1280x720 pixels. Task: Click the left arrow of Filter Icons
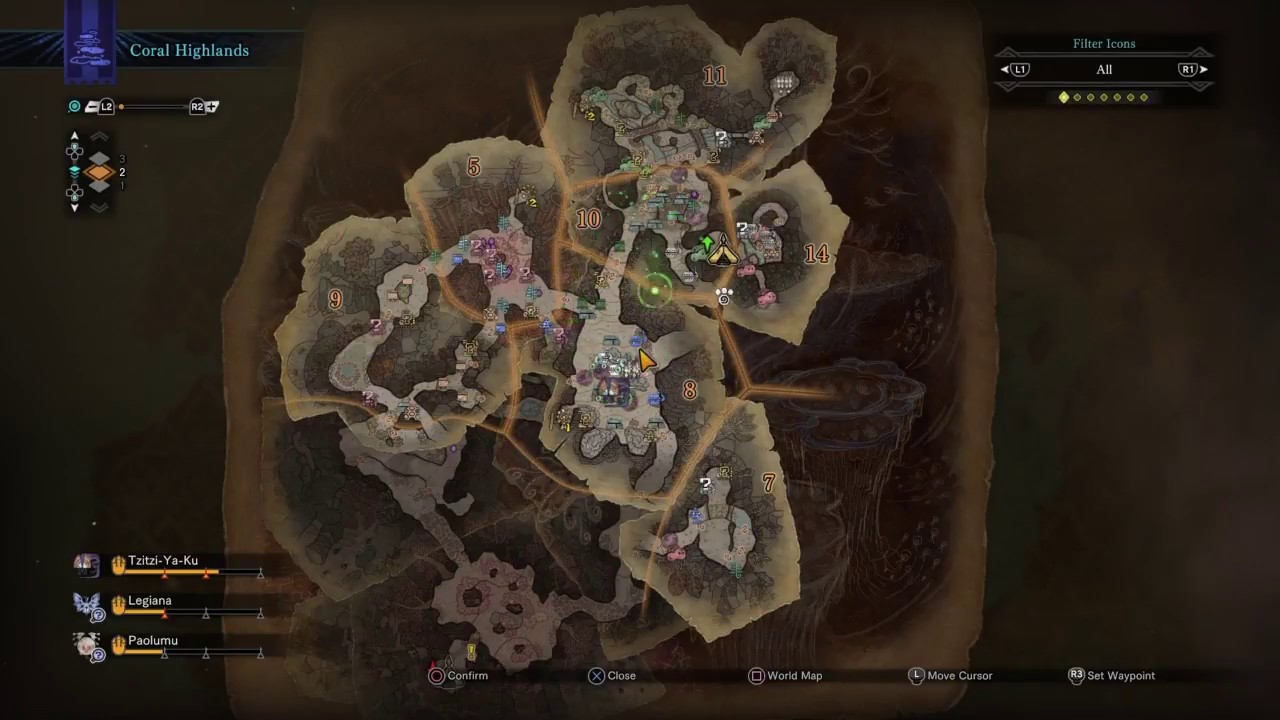click(x=1006, y=70)
